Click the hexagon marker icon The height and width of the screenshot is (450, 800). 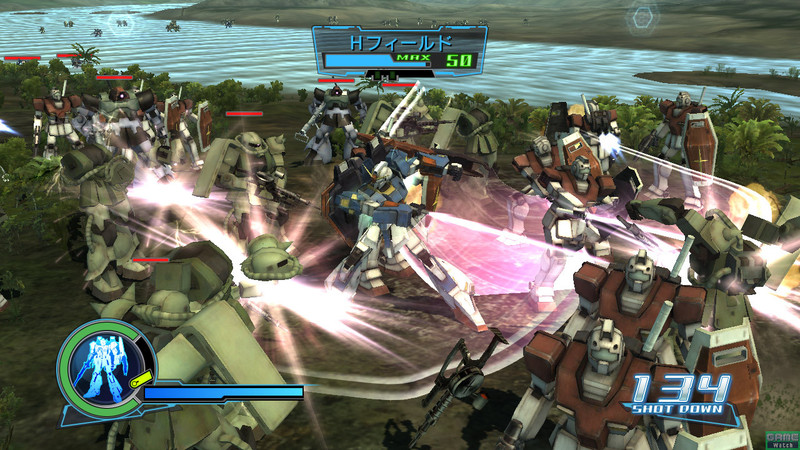pos(641,17)
